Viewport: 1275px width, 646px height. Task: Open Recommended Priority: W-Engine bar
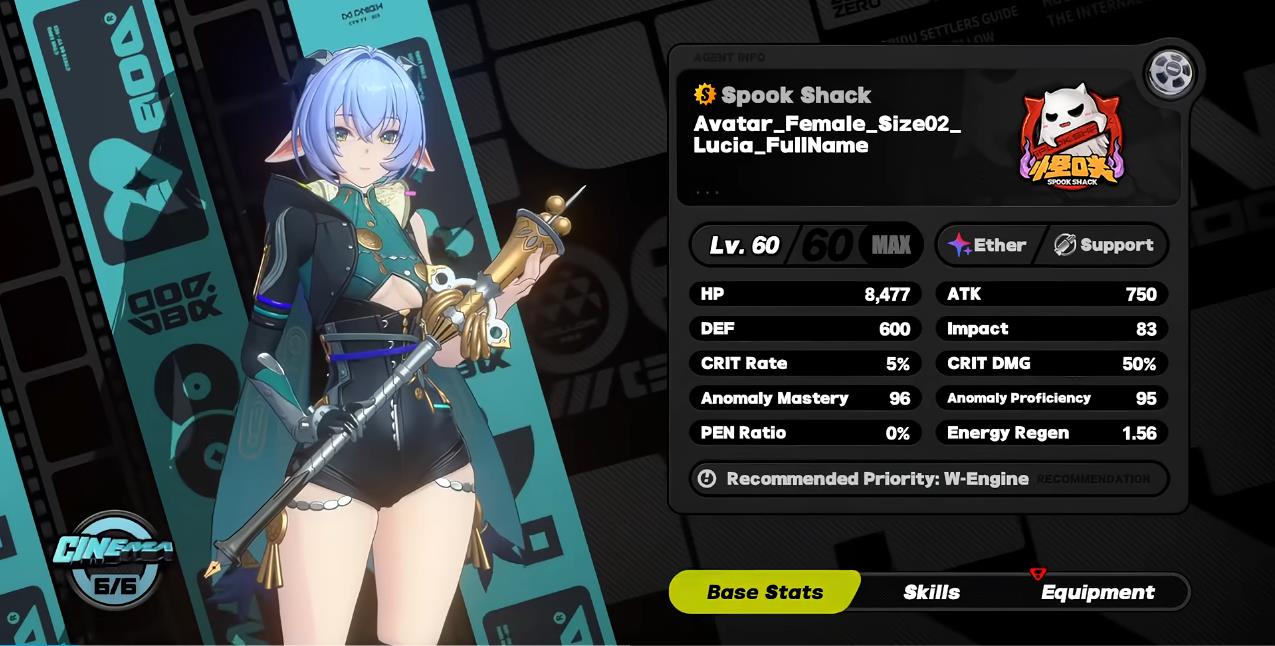[928, 479]
